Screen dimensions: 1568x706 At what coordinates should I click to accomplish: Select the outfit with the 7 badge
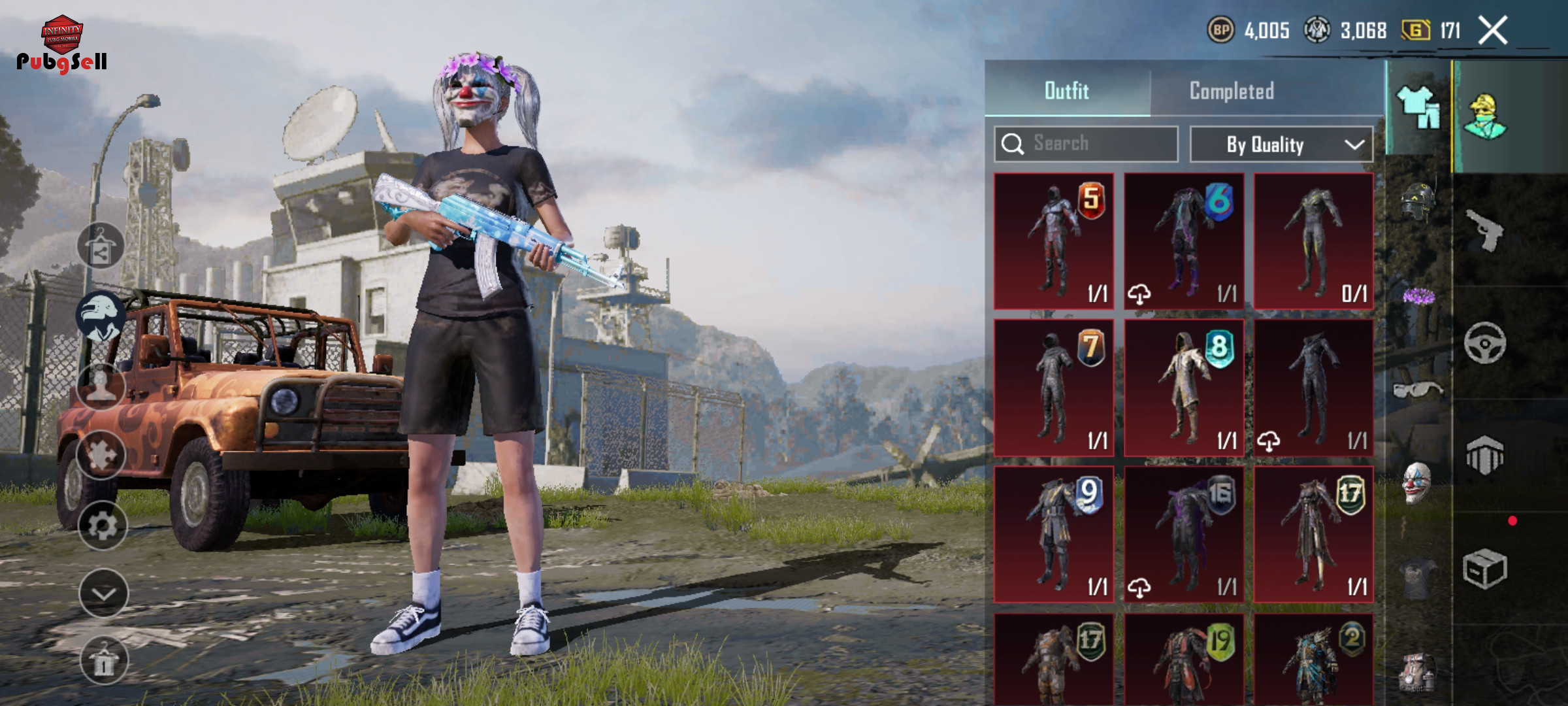[1053, 388]
